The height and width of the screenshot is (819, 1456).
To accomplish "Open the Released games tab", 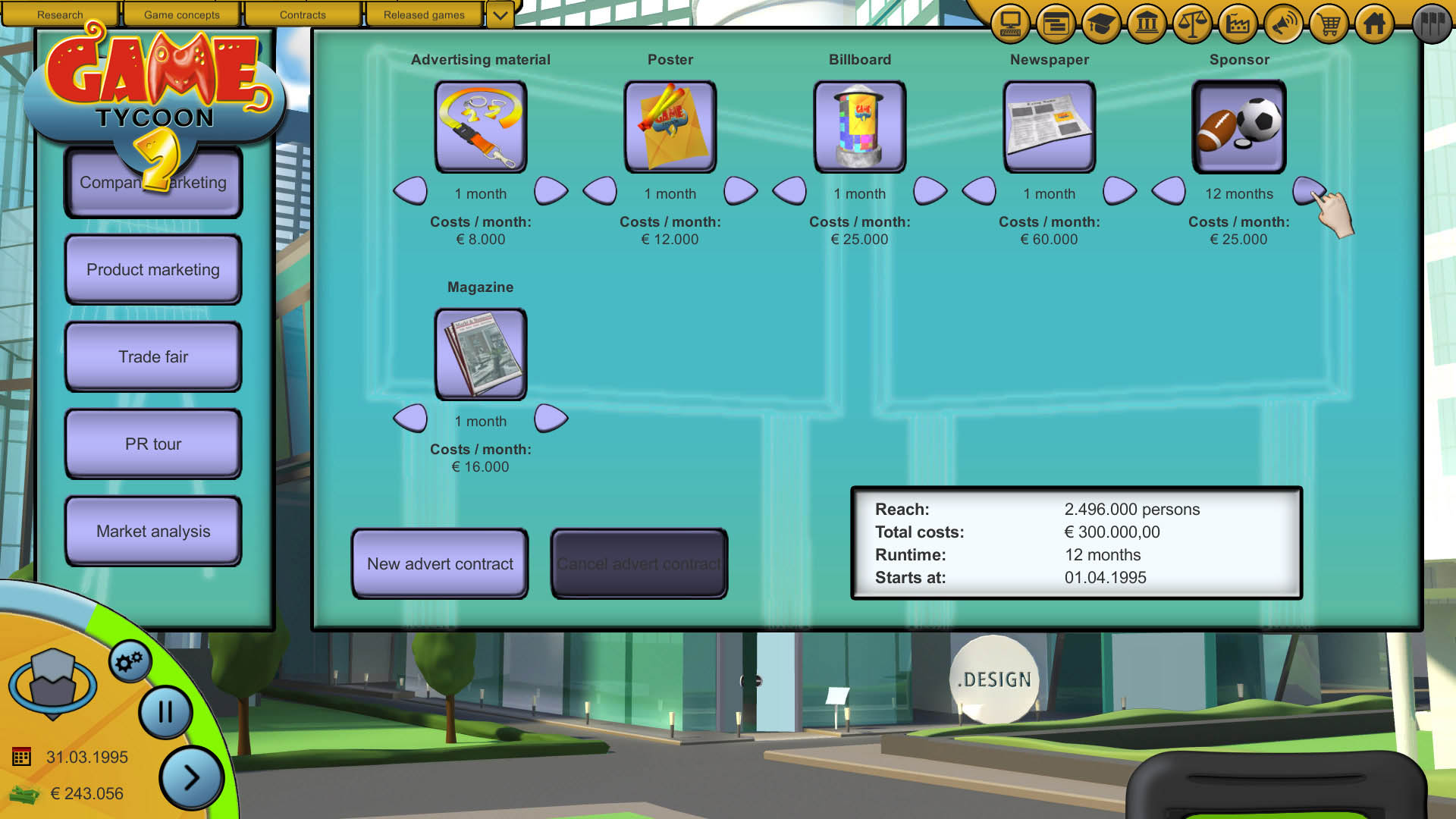I will [424, 14].
